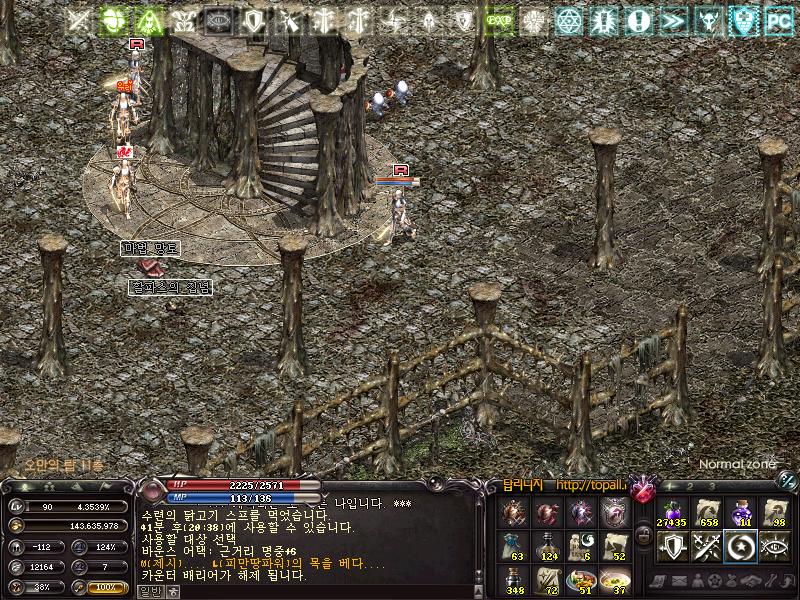Use the purple flask with count 11
This screenshot has width=800, height=600.
point(741,513)
